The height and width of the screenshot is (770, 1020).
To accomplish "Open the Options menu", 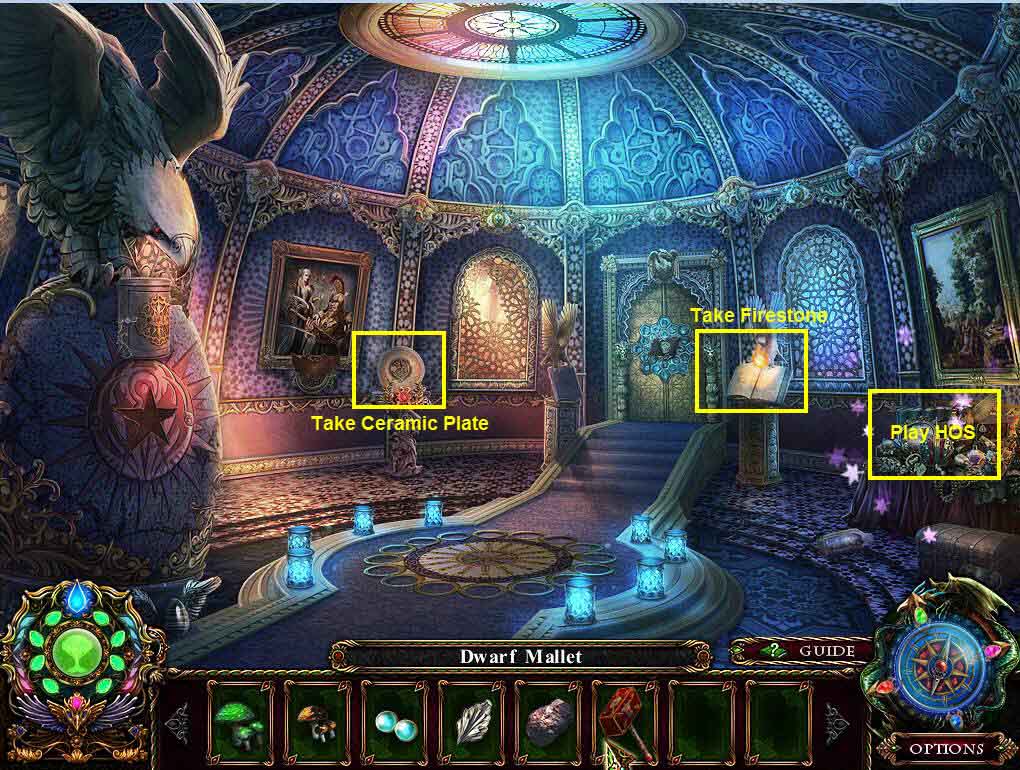I will (x=947, y=748).
